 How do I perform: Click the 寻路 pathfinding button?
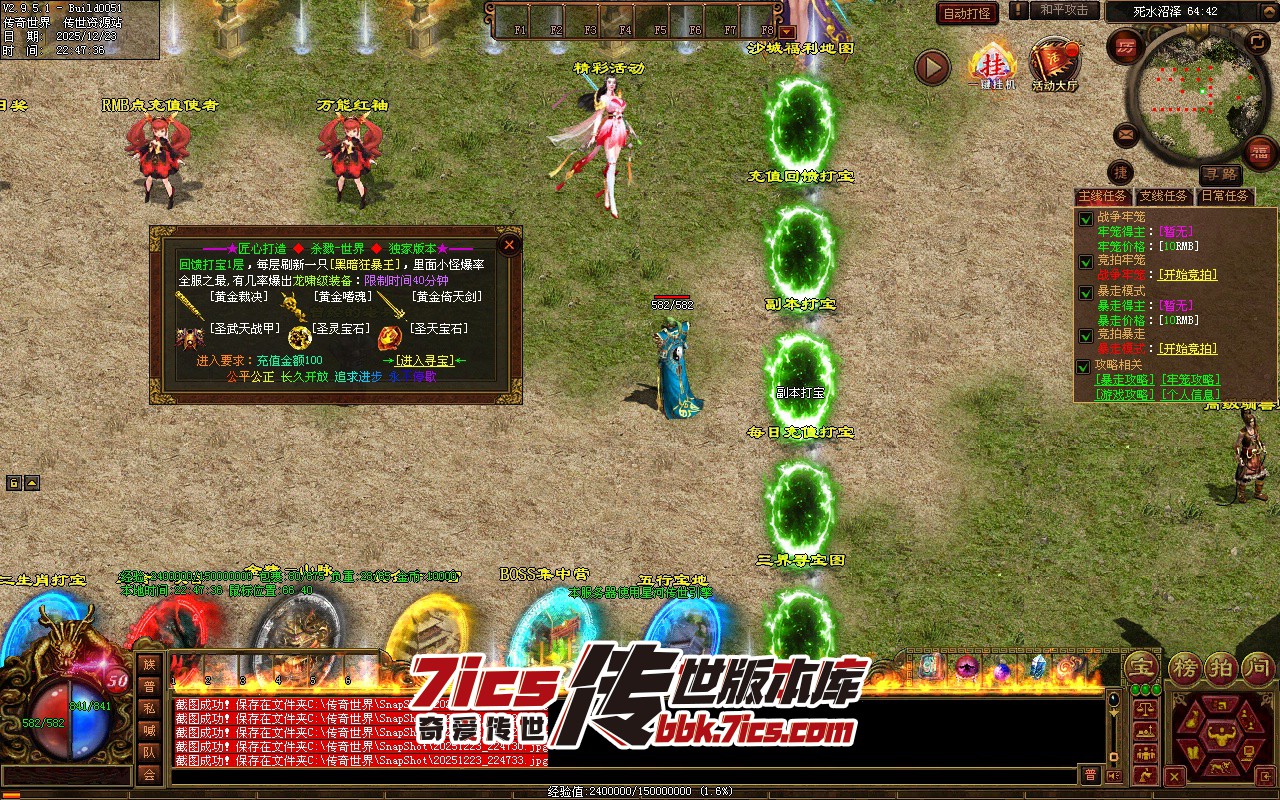coord(1221,175)
